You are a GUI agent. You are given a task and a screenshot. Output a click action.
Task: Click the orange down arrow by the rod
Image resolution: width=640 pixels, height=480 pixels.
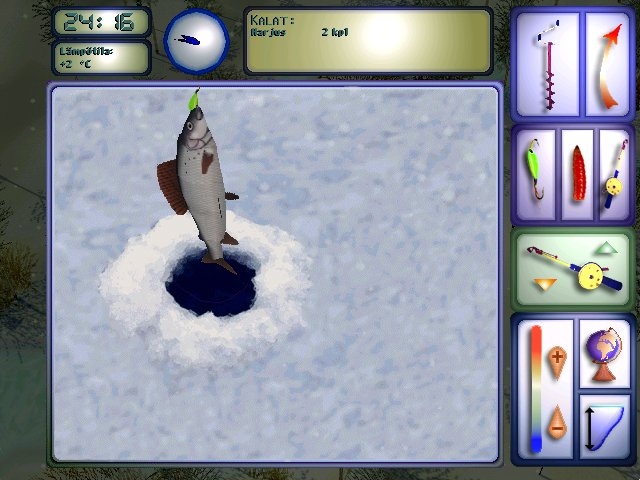pyautogui.click(x=542, y=285)
